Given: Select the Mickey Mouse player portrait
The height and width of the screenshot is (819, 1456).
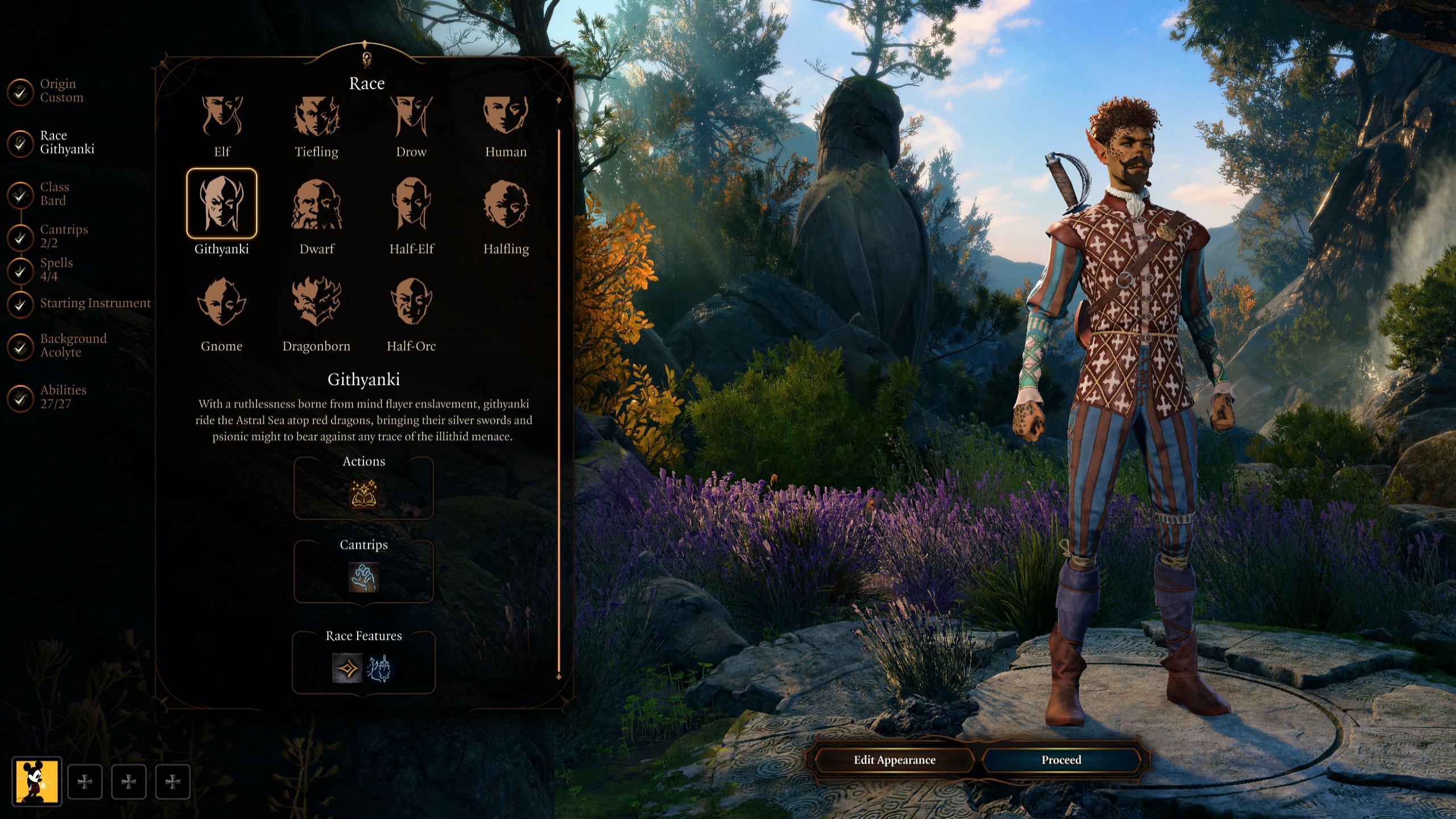Looking at the screenshot, I should coord(37,782).
